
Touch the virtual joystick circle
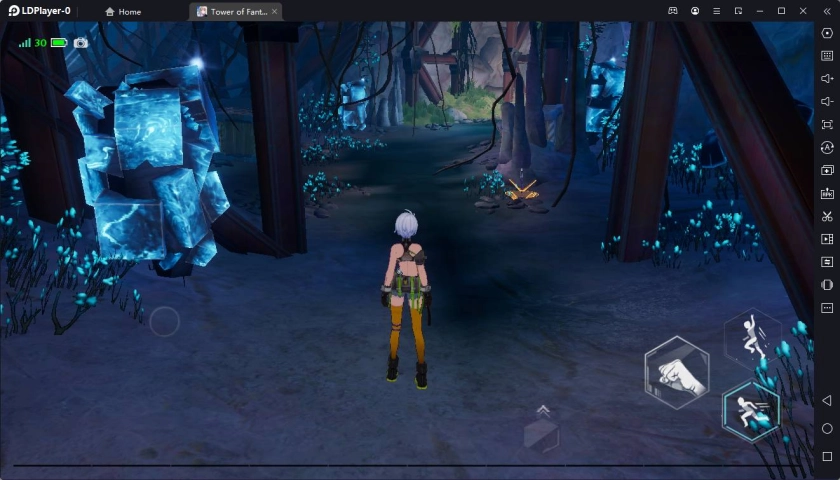click(x=164, y=321)
